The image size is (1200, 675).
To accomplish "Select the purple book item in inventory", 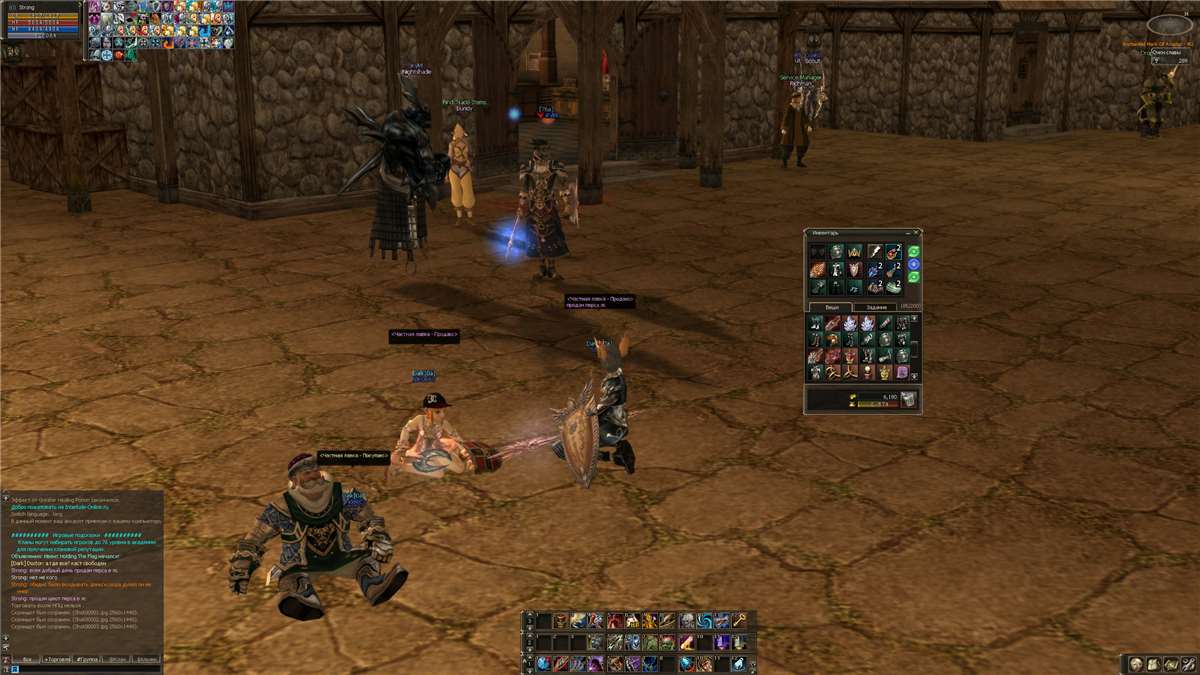I will [901, 372].
